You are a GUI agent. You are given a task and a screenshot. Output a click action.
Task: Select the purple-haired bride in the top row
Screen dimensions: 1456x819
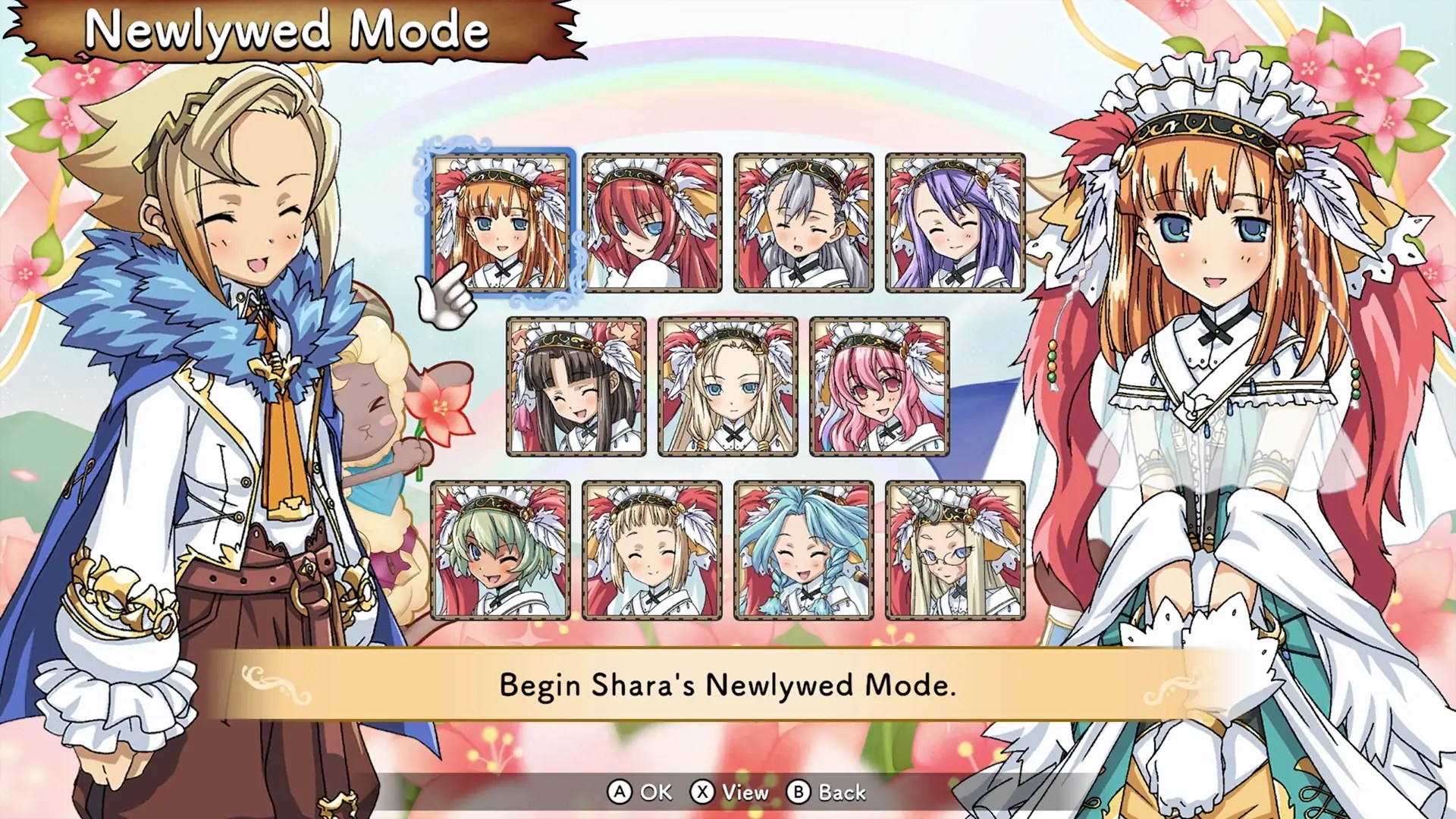tap(955, 221)
